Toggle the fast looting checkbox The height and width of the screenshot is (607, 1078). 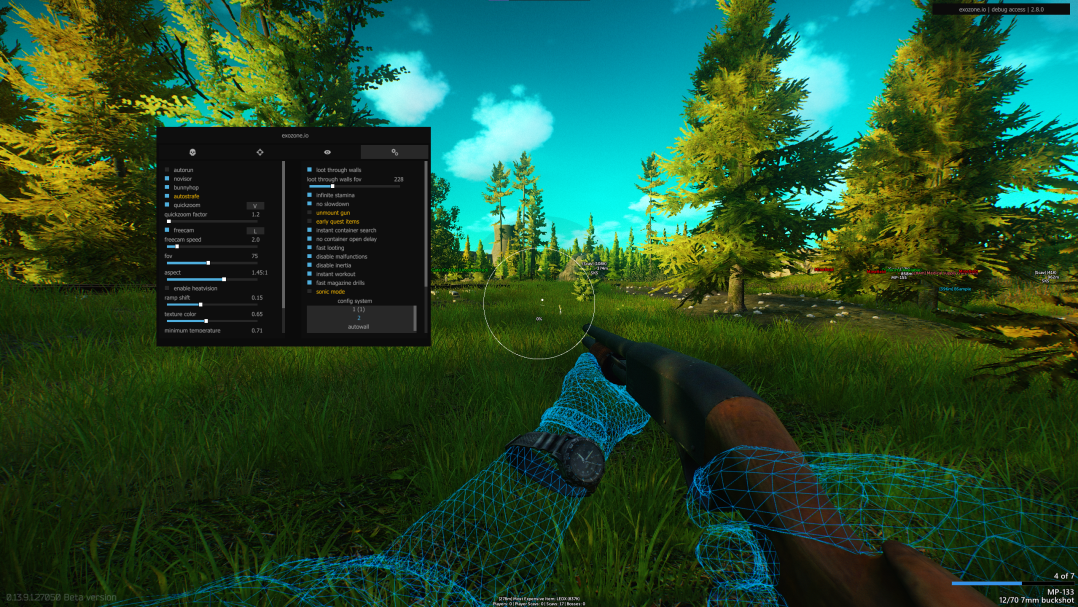pos(310,248)
